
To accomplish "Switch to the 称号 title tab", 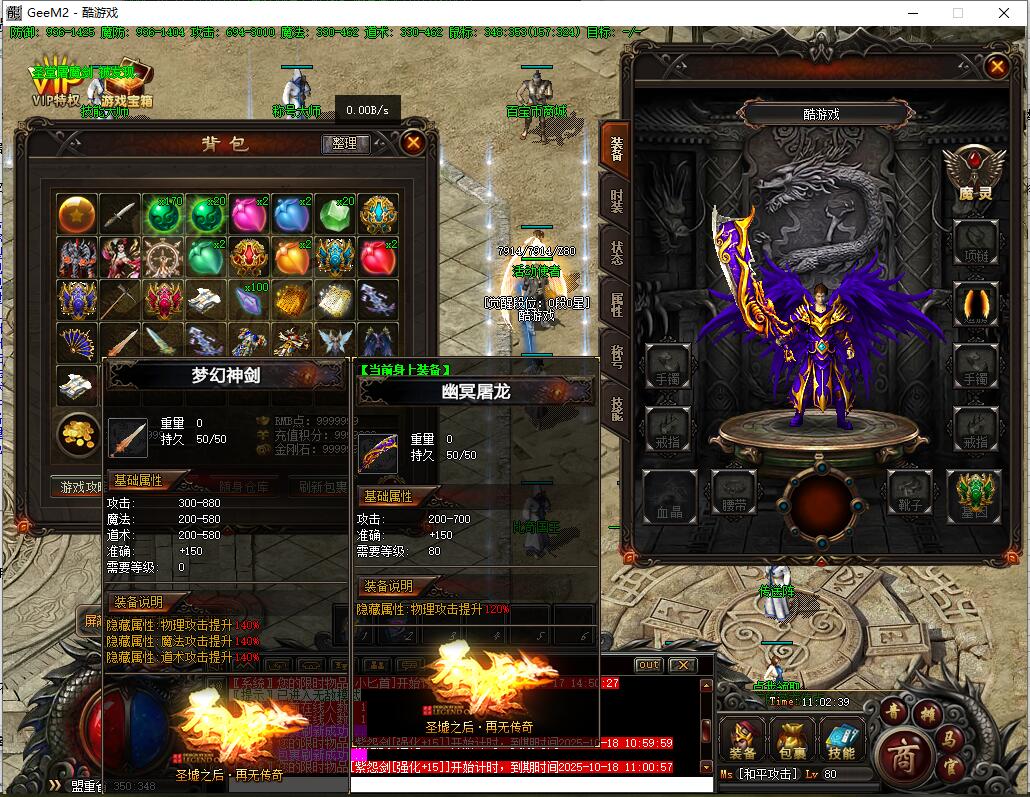I will click(615, 355).
